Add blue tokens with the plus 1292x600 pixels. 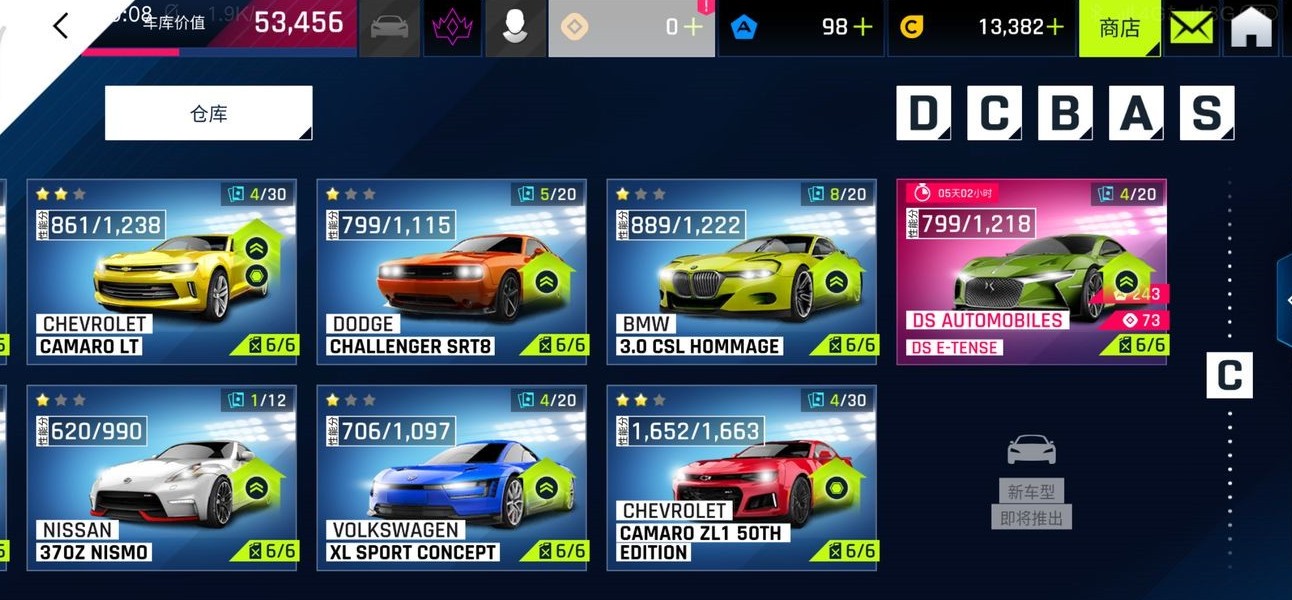pyautogui.click(x=861, y=27)
